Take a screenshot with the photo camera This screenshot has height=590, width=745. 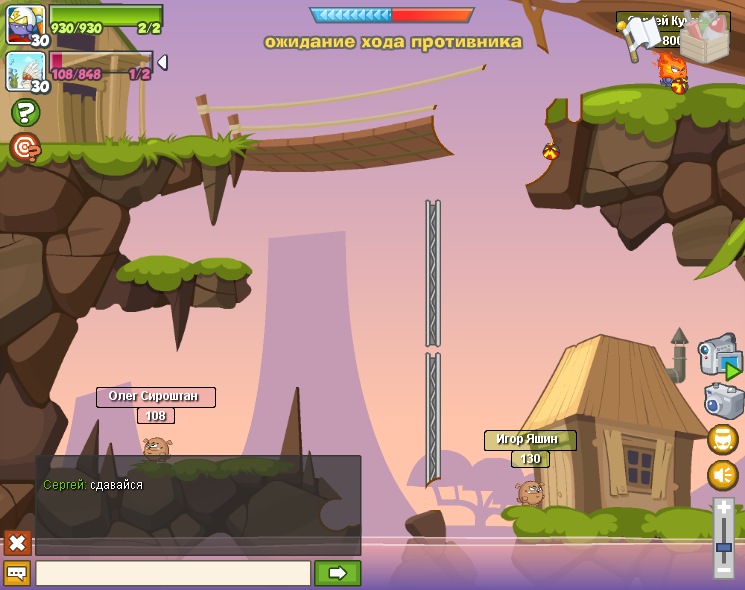723,401
